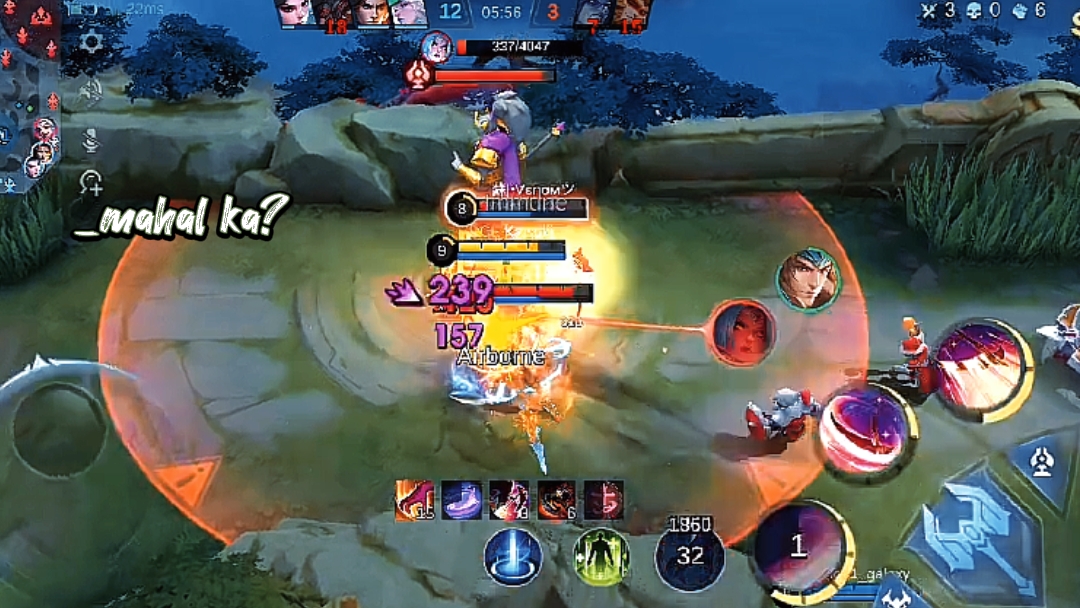Hit the large basic attack button
Screen dimensions: 1080x608
pos(970,537)
